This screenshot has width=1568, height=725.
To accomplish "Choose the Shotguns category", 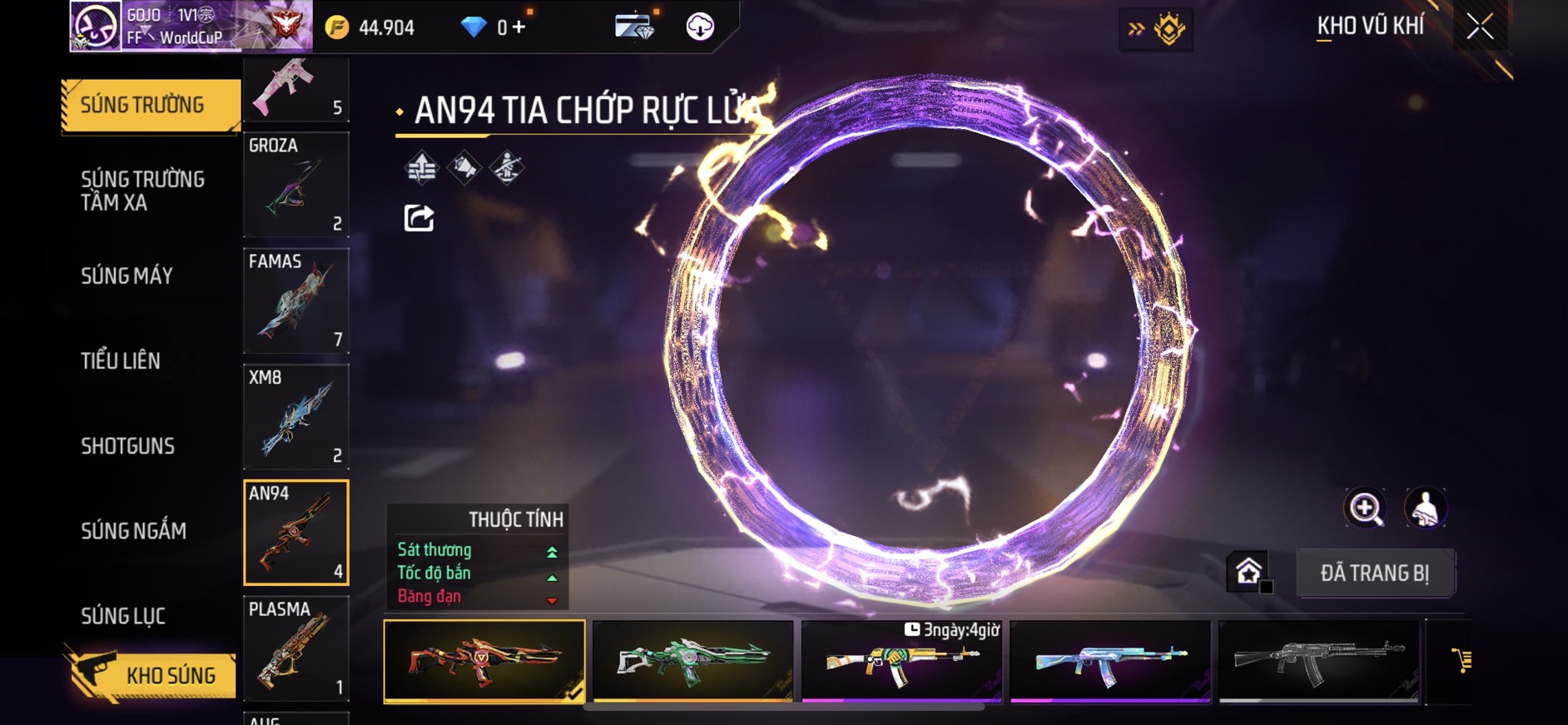I will [x=127, y=446].
